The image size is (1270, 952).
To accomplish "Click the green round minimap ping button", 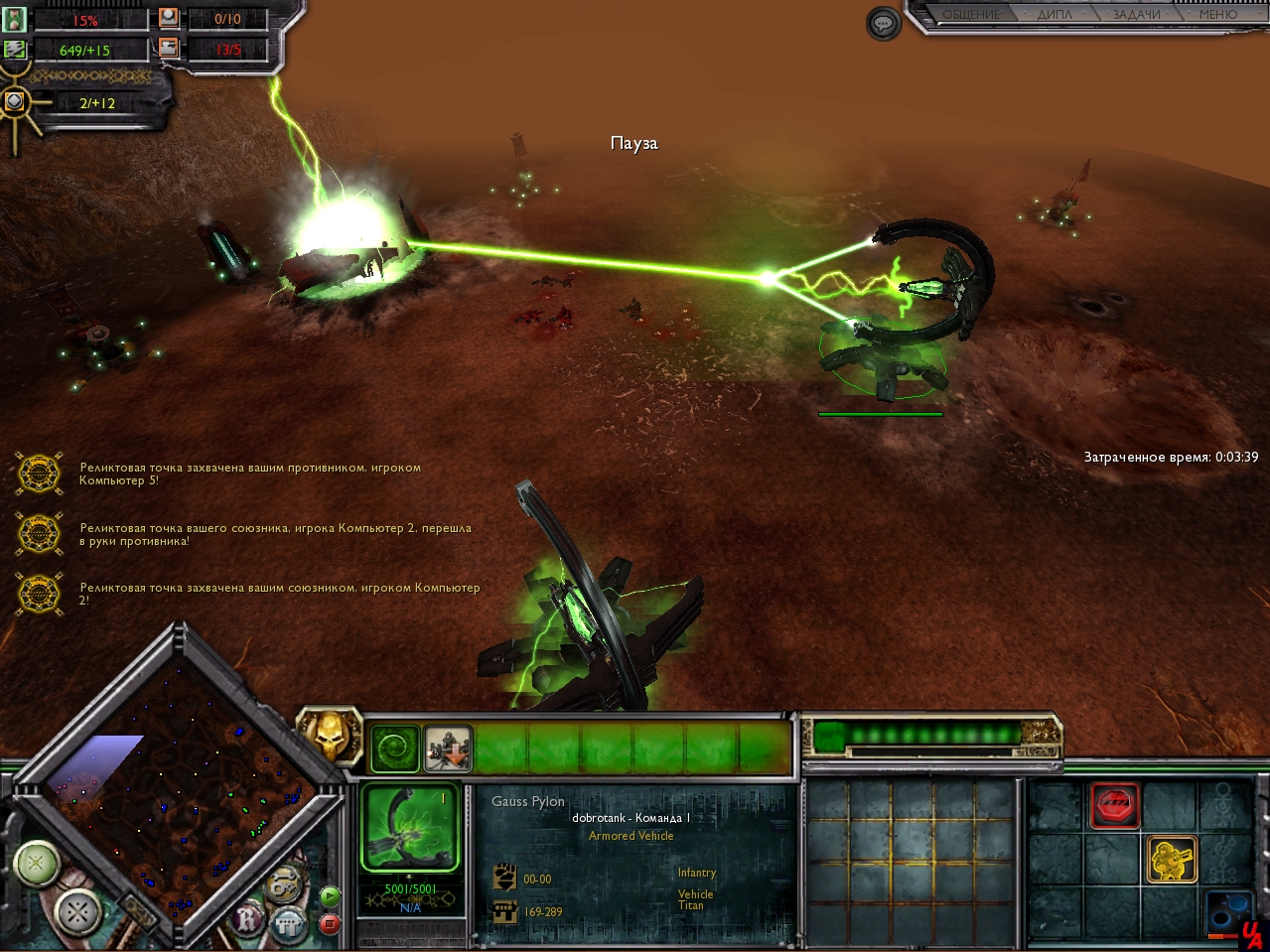I will [x=37, y=864].
